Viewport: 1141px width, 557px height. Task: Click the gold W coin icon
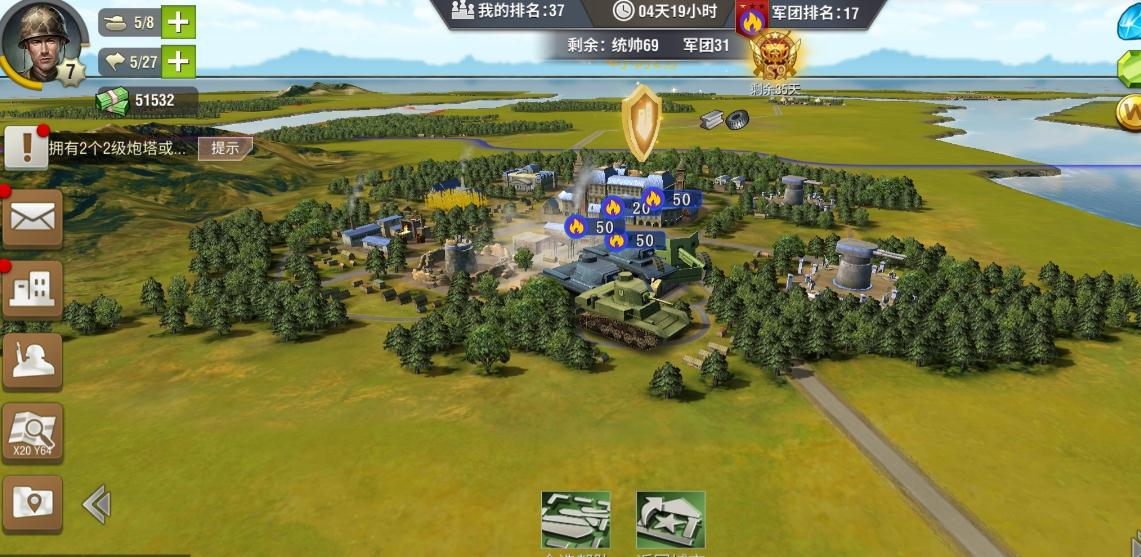coord(1129,111)
